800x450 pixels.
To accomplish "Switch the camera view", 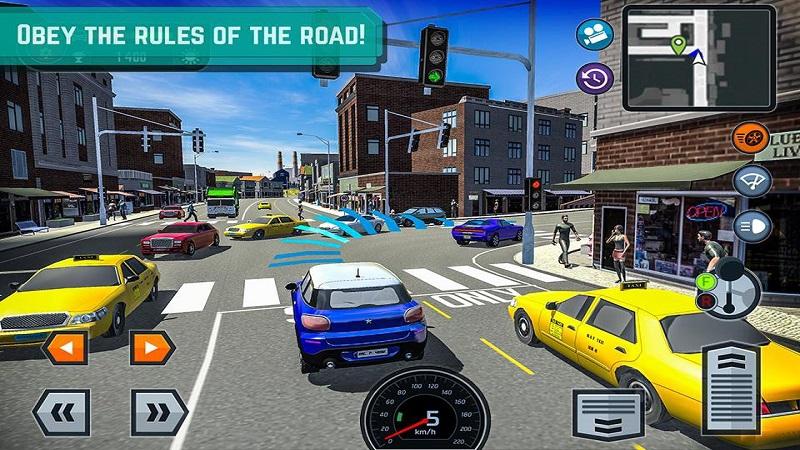I will click(x=594, y=36).
